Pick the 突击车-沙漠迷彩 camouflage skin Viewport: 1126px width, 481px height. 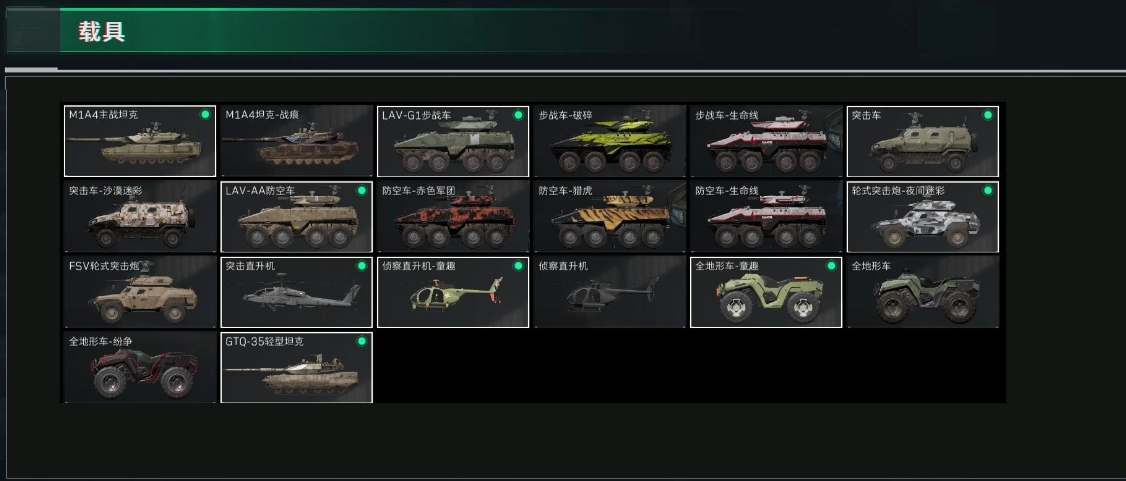140,217
